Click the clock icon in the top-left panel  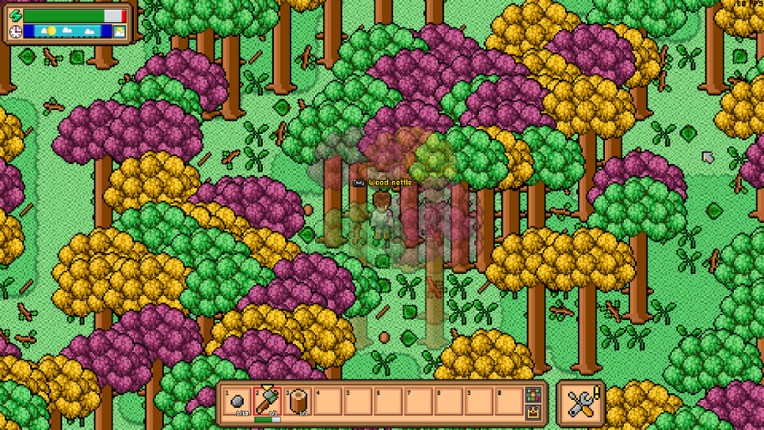click(x=15, y=32)
